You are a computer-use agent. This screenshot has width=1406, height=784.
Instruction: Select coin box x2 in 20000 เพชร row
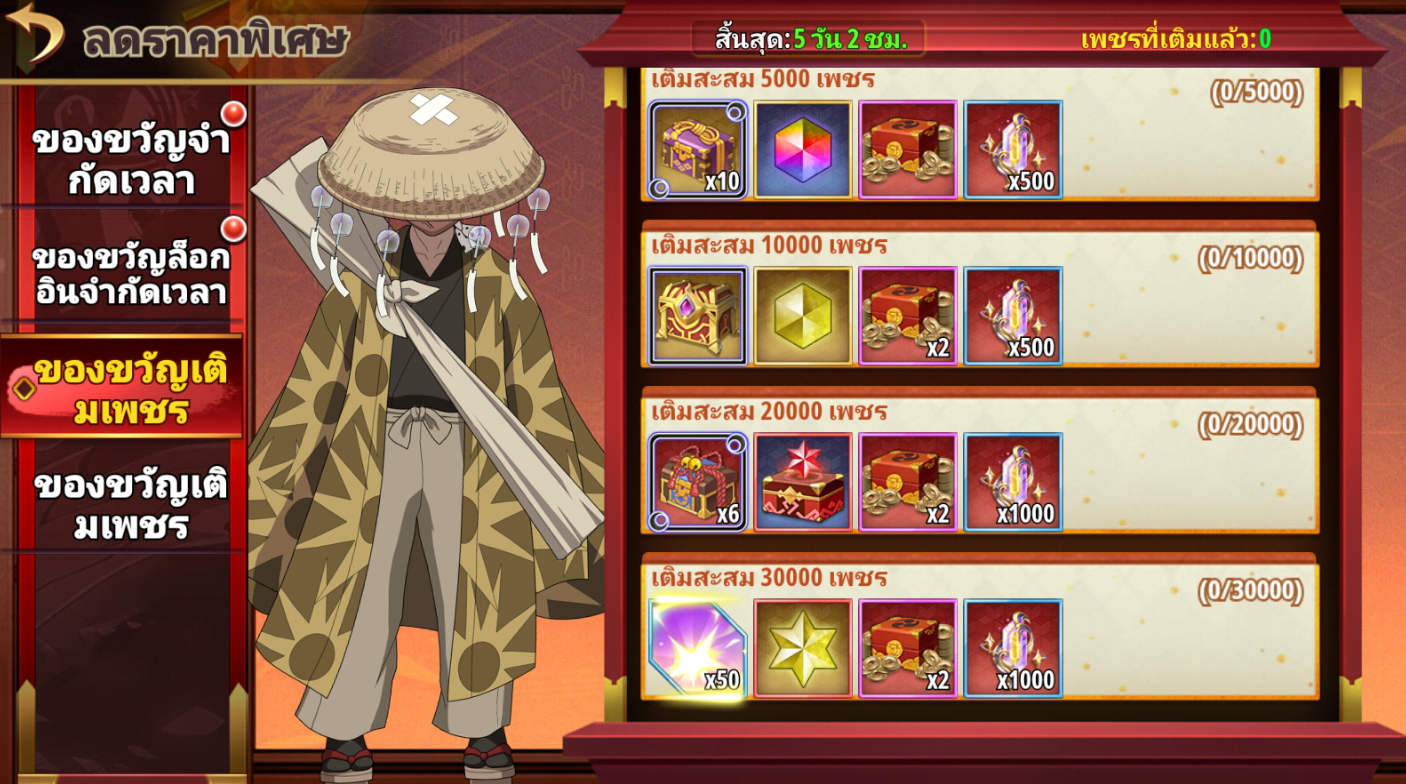pyautogui.click(x=908, y=482)
